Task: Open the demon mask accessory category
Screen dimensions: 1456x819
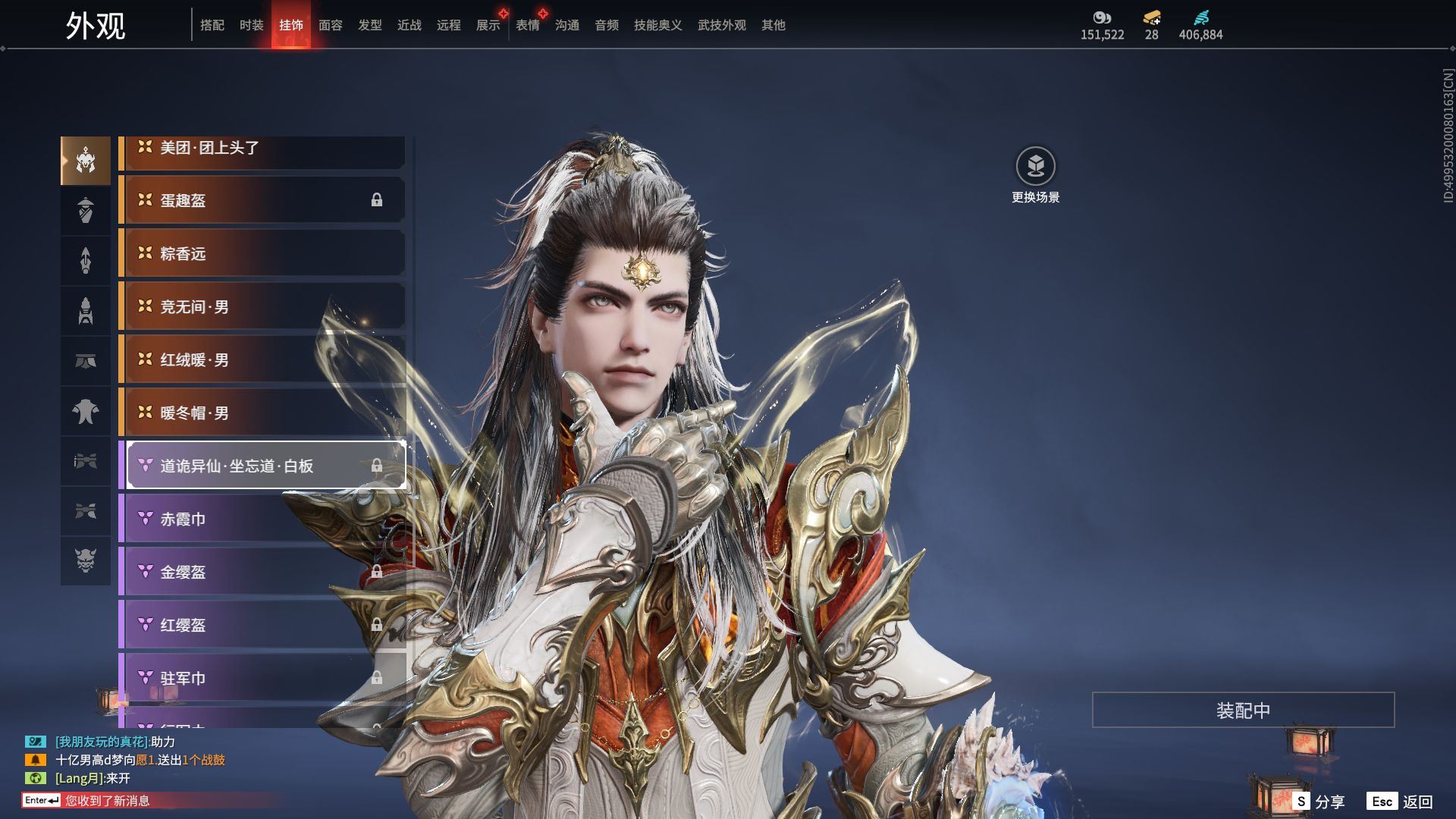Action: pos(86,561)
